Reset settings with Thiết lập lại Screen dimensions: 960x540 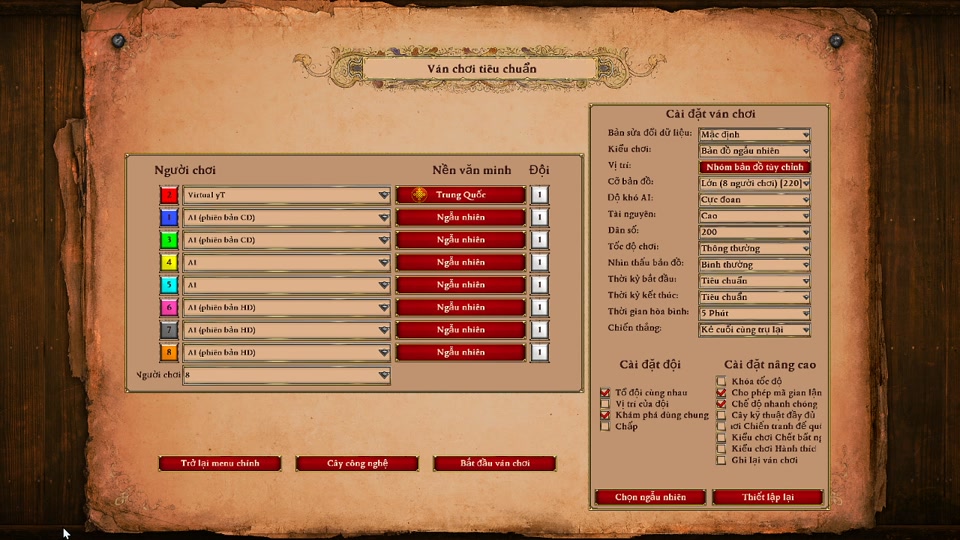[768, 497]
